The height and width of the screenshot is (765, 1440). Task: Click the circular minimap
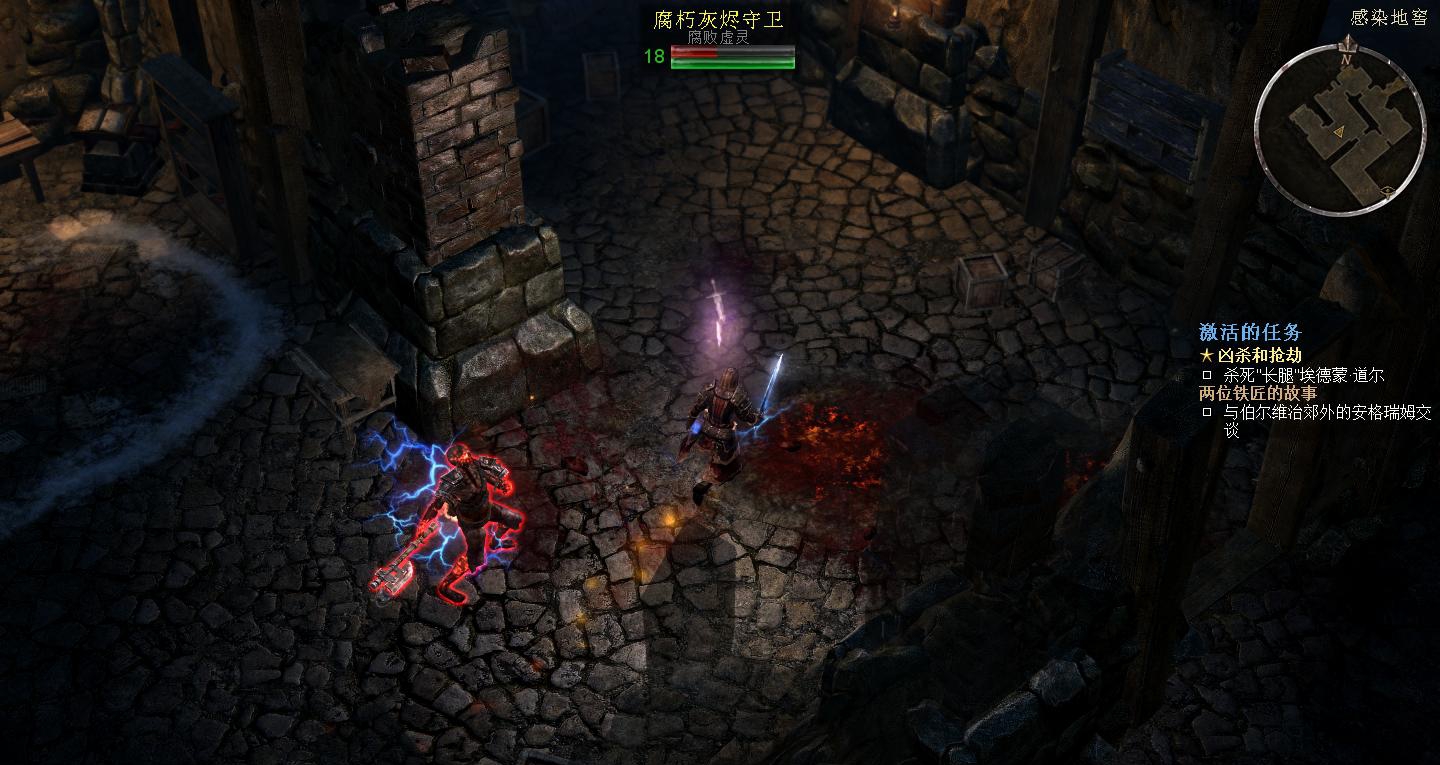1339,129
